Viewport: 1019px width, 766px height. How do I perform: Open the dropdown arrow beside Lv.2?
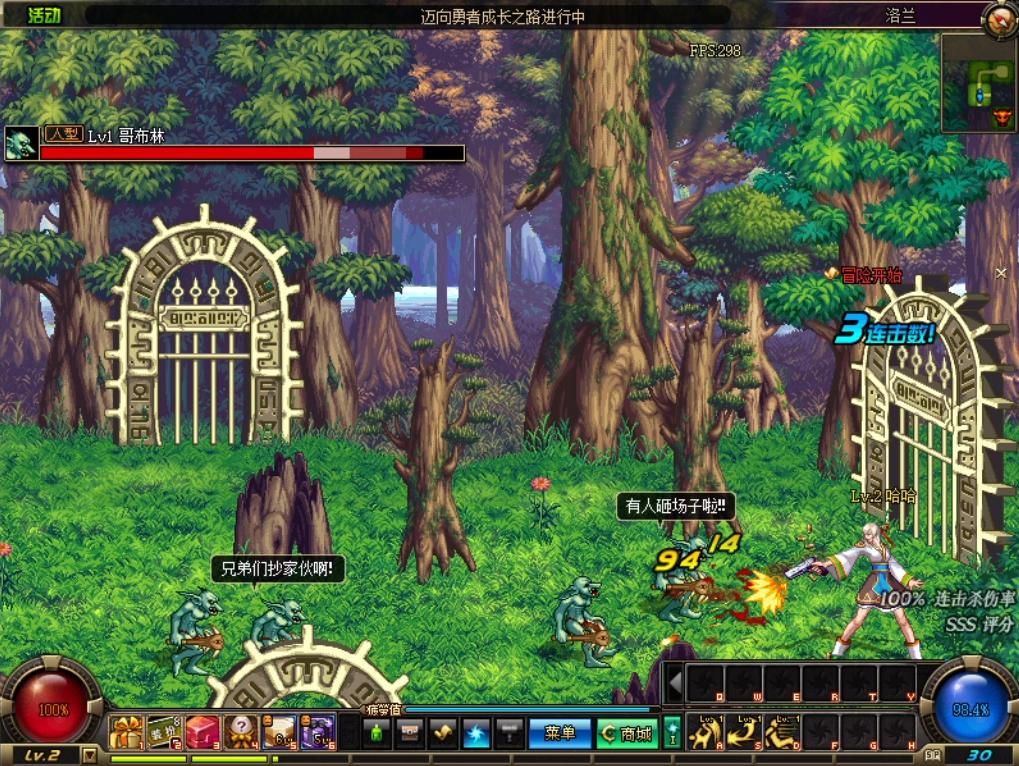[90, 756]
